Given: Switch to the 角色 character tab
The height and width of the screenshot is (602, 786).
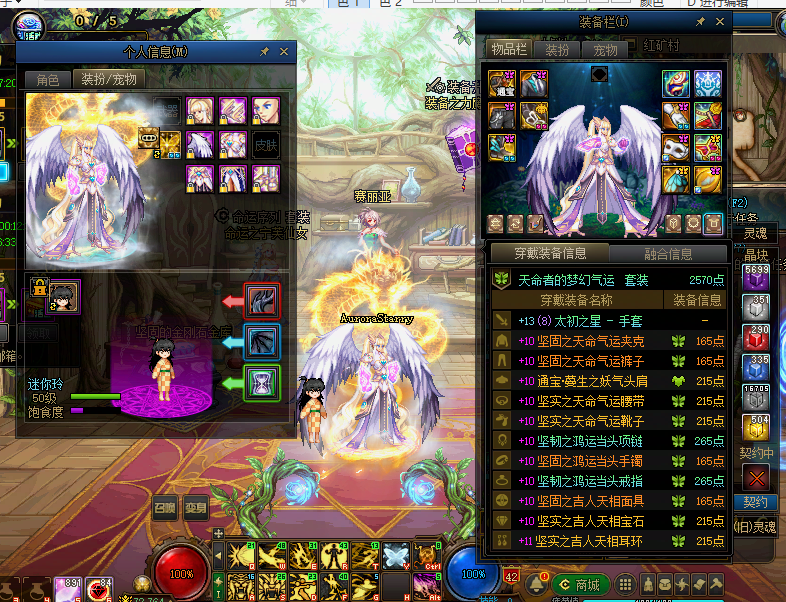Looking at the screenshot, I should coord(48,79).
